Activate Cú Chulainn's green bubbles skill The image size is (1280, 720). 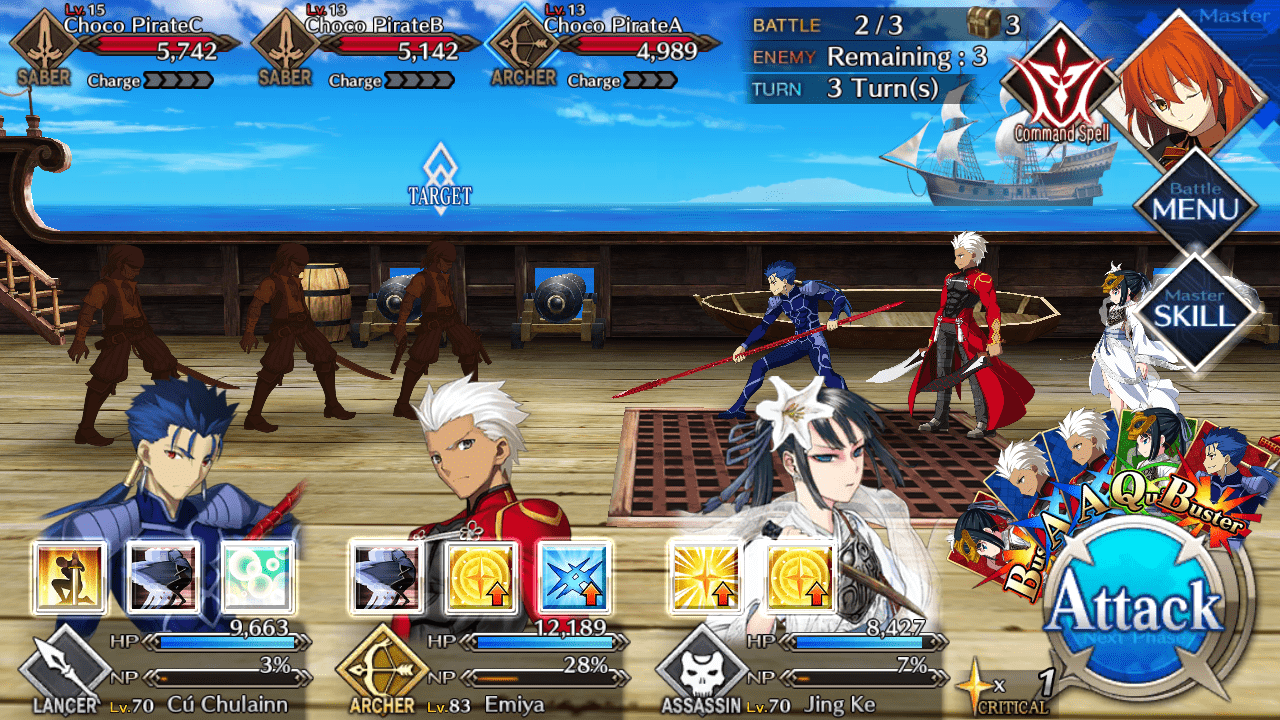point(258,576)
